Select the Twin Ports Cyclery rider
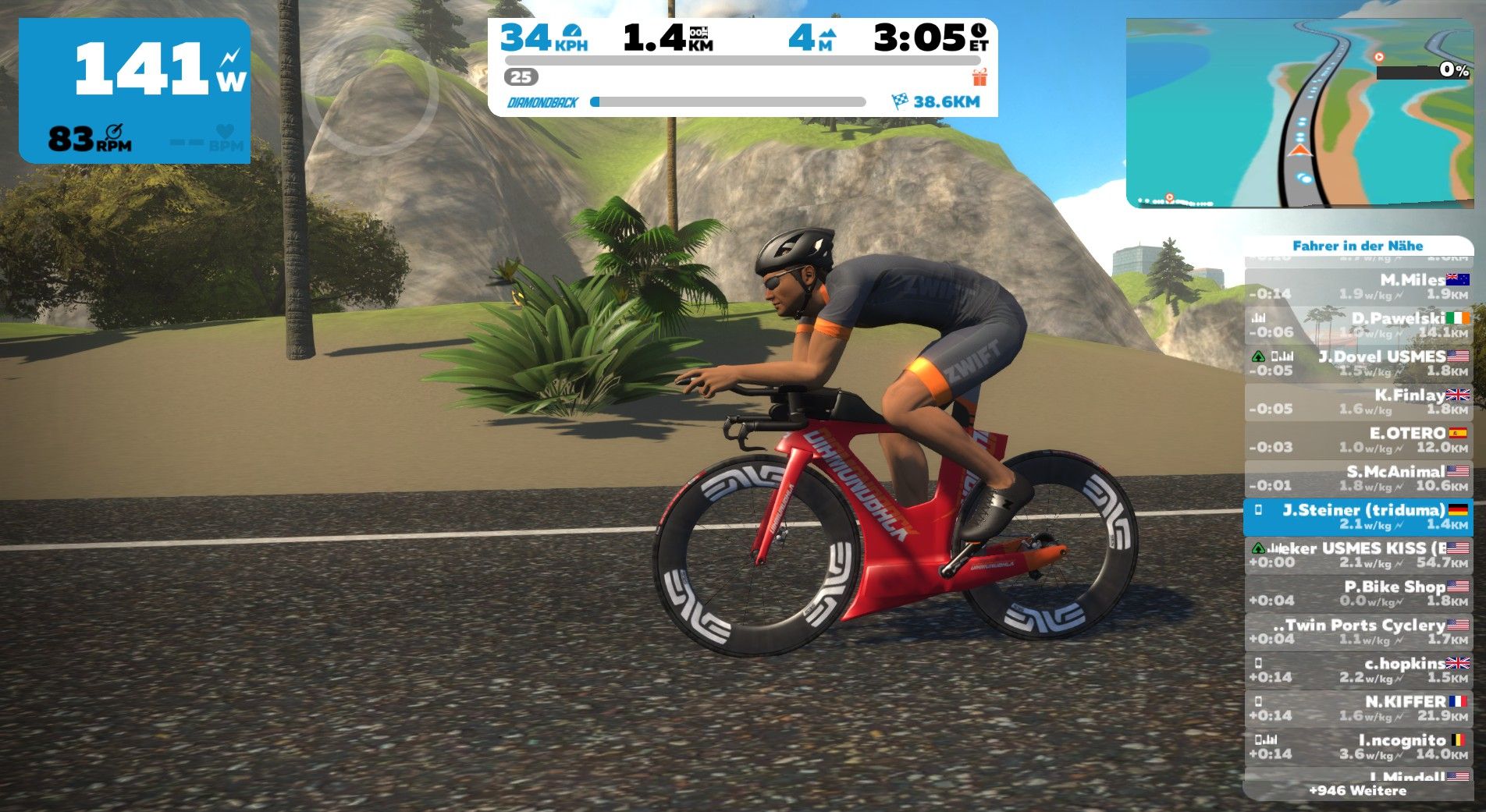Image resolution: width=1486 pixels, height=812 pixels. 1358,631
